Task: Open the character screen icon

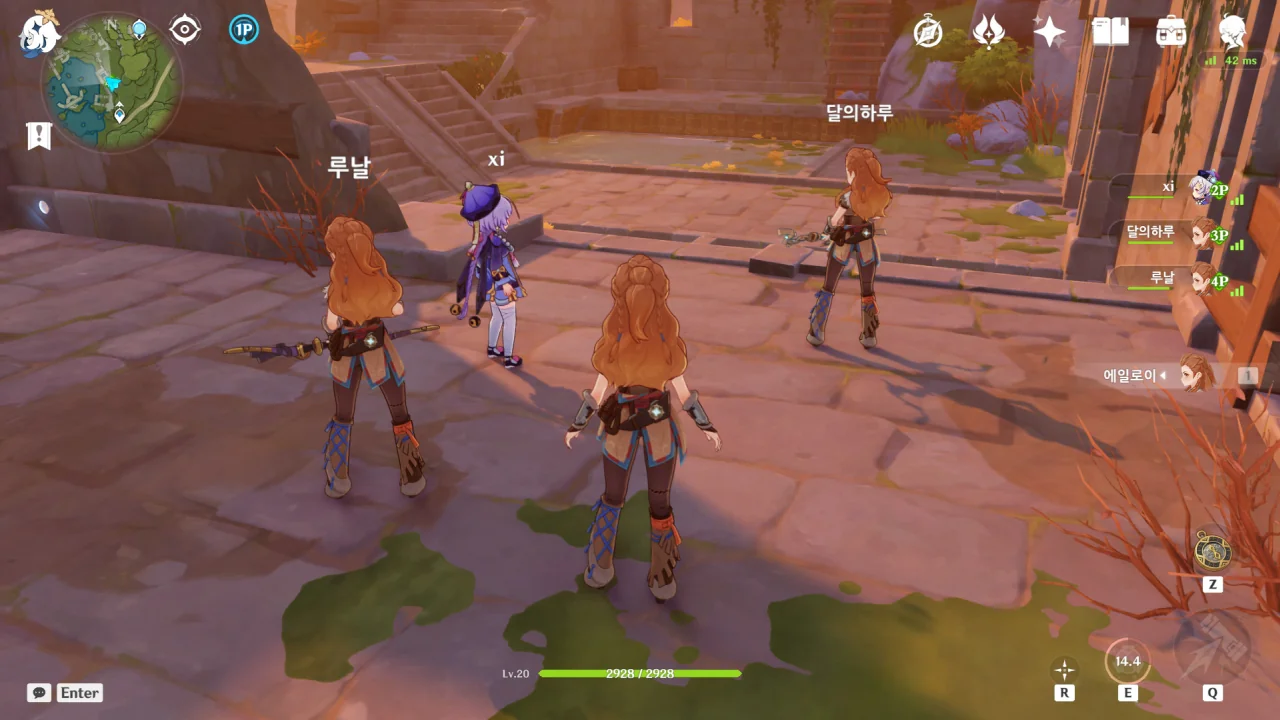Action: (1232, 32)
